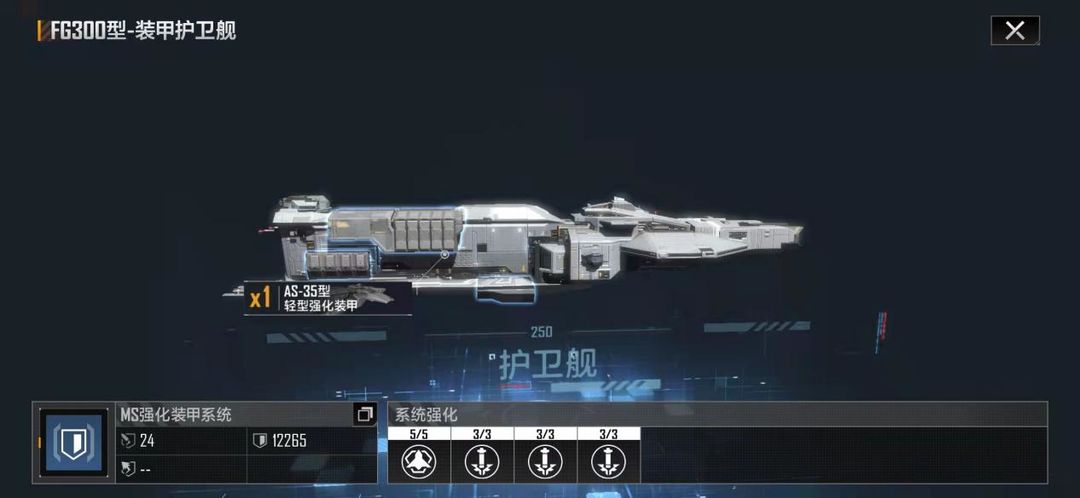This screenshot has height=498, width=1080.
Task: Close the FG300 armored frigate screen
Action: (1014, 31)
